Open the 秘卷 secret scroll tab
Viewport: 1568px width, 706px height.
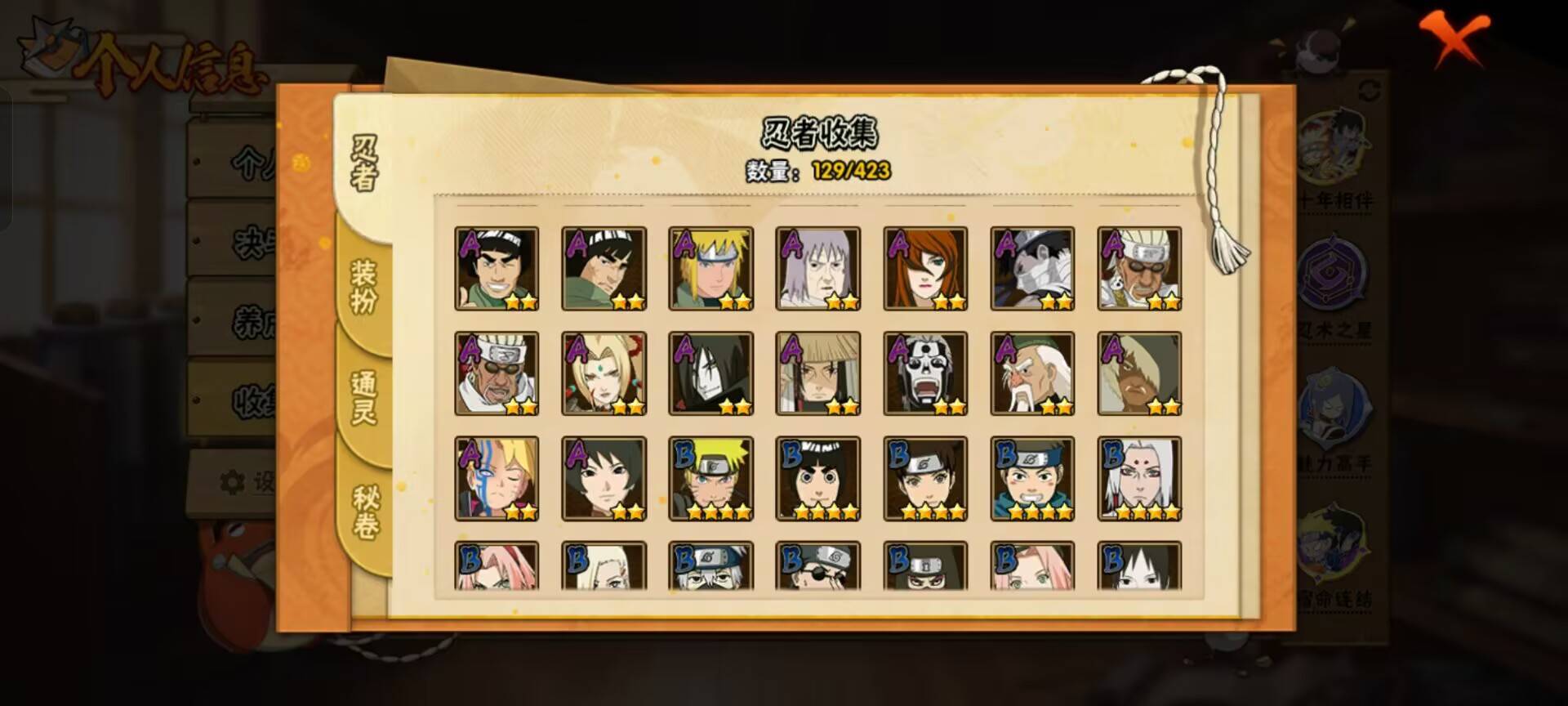point(365,512)
